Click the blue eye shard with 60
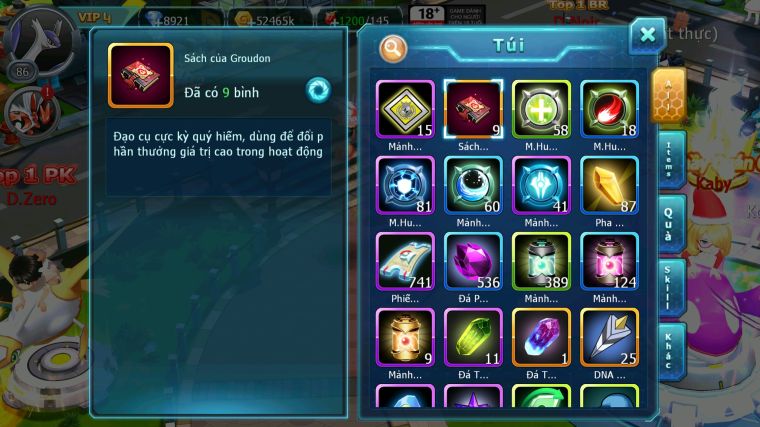Screen dimensions: 760x427 (473, 185)
